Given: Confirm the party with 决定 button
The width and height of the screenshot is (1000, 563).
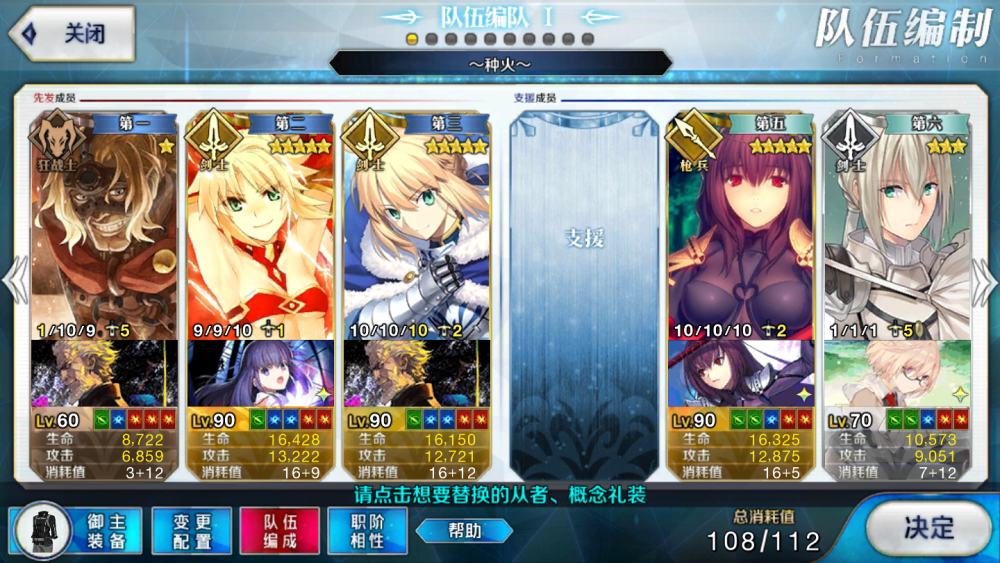Looking at the screenshot, I should click(x=927, y=527).
